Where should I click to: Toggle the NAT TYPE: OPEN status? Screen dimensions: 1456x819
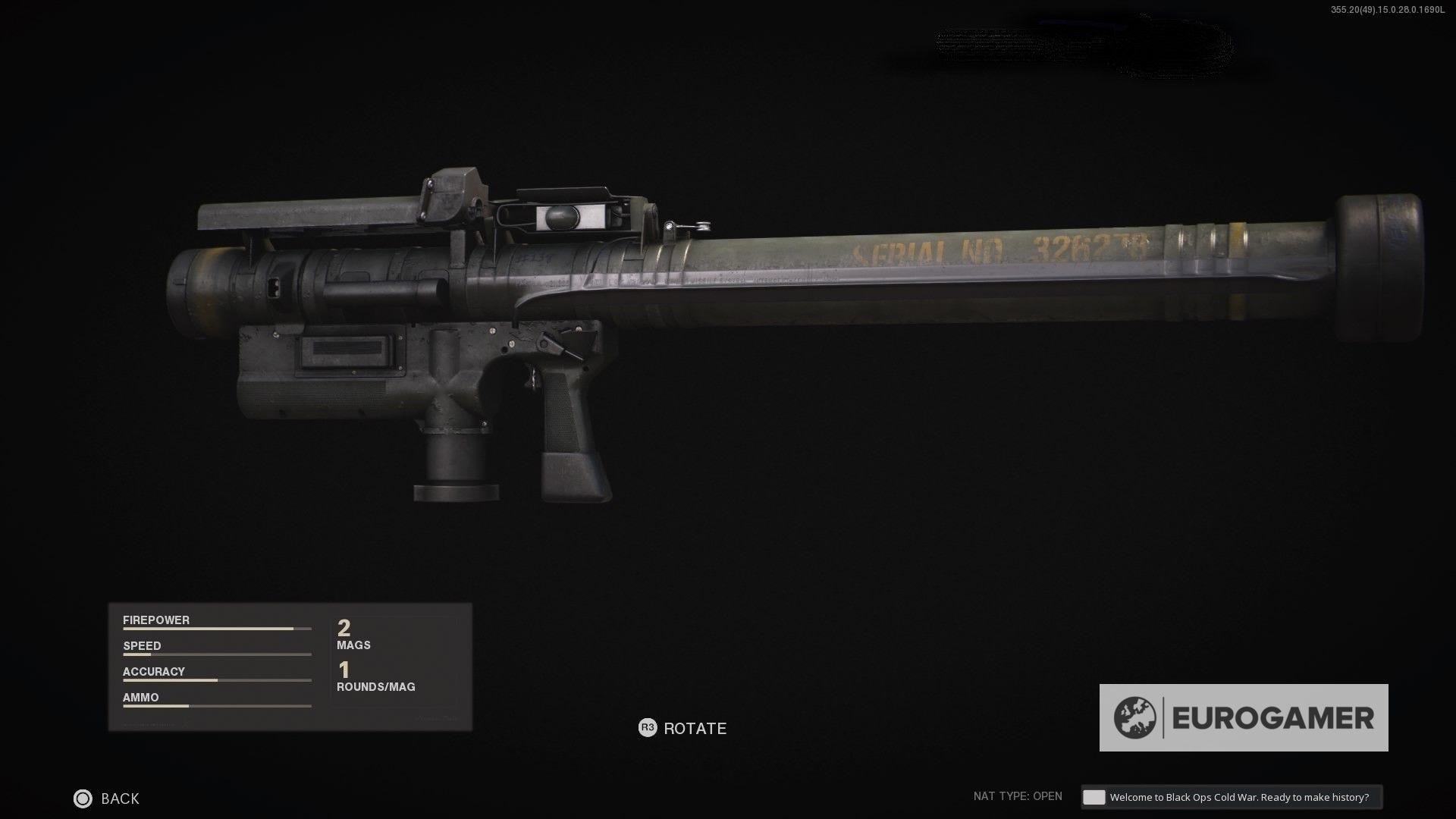point(1019,797)
